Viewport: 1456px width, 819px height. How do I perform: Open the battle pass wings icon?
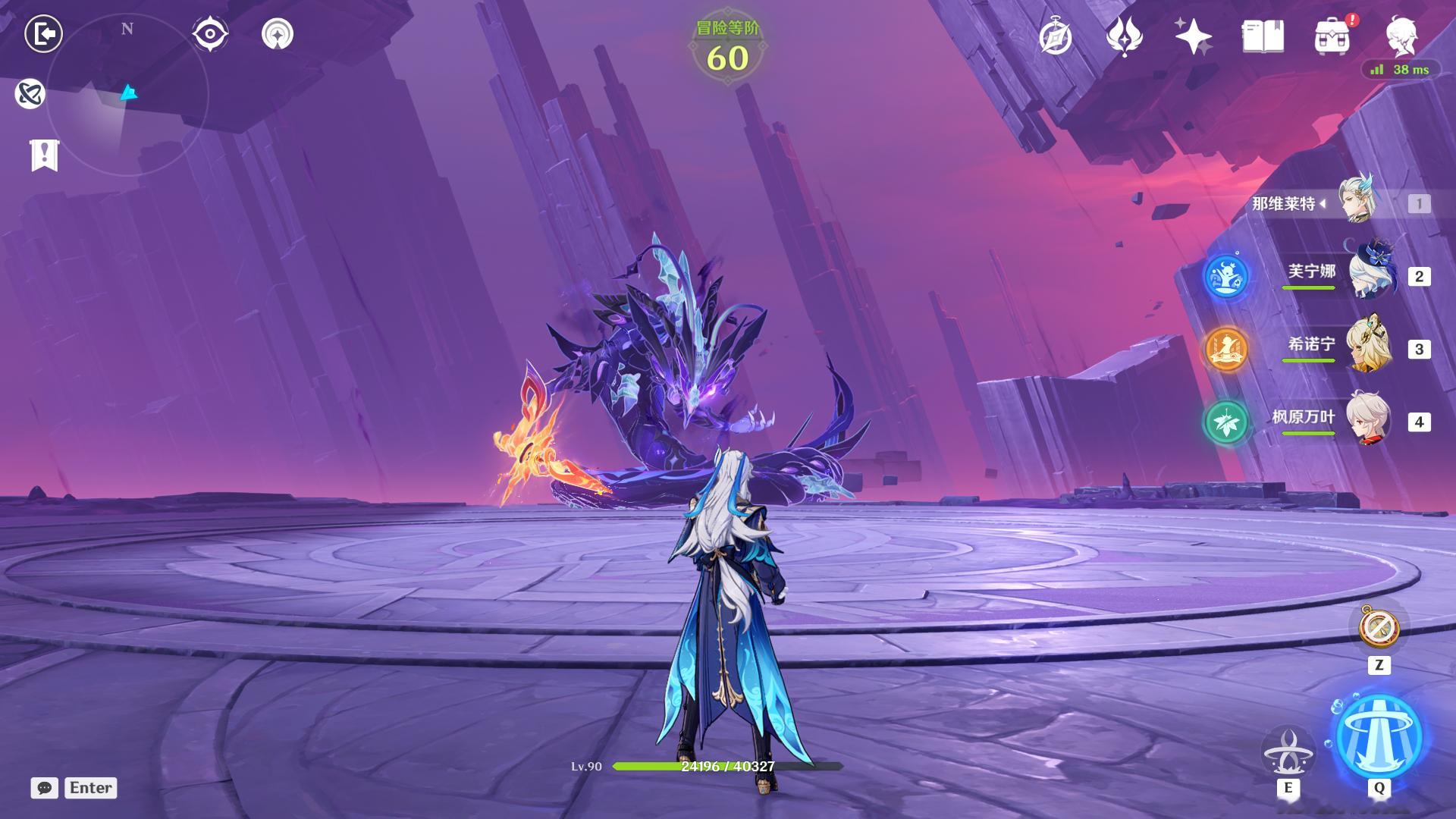1125,36
